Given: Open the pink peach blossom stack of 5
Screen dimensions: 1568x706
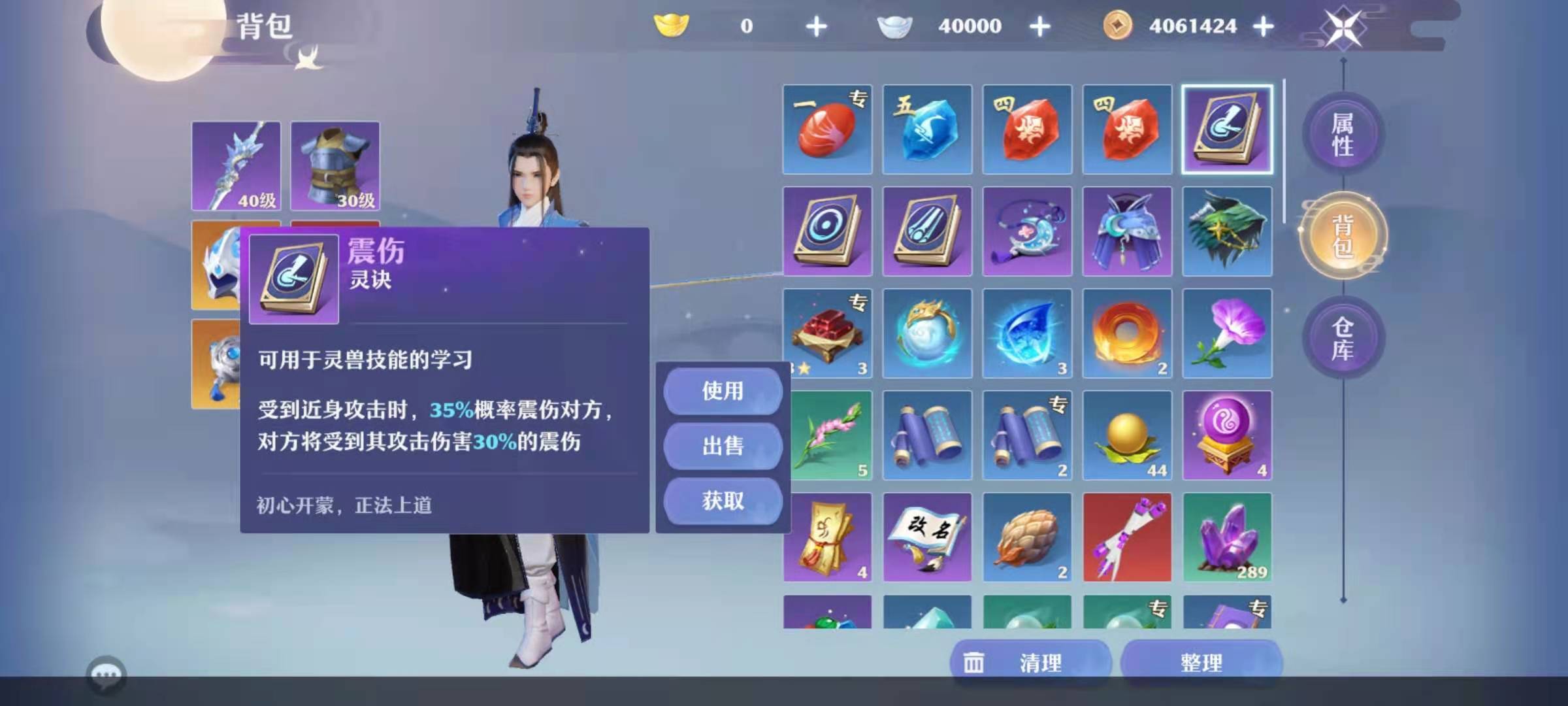Looking at the screenshot, I should (826, 435).
